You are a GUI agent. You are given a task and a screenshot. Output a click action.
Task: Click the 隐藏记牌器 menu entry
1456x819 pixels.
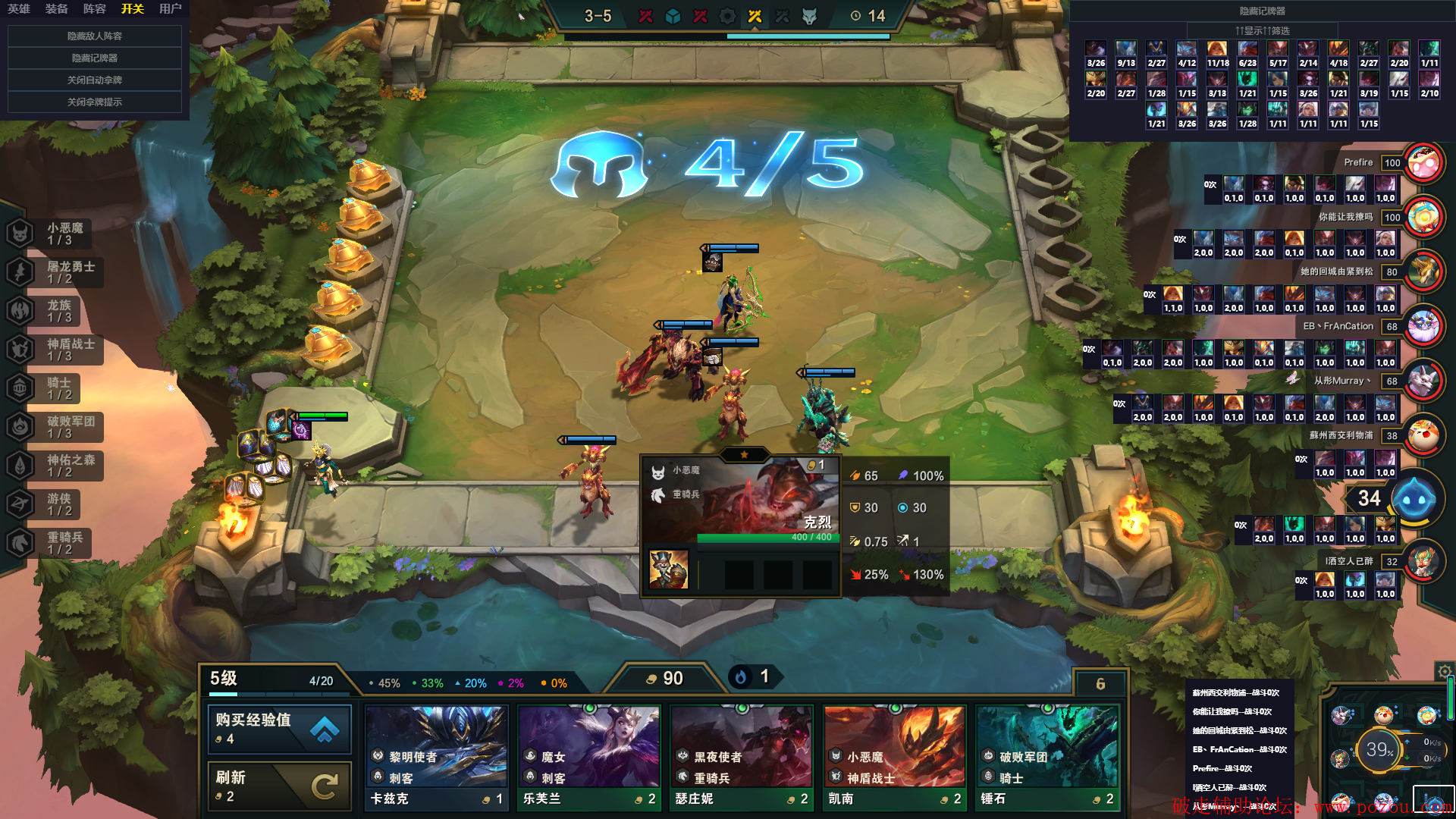pos(95,58)
